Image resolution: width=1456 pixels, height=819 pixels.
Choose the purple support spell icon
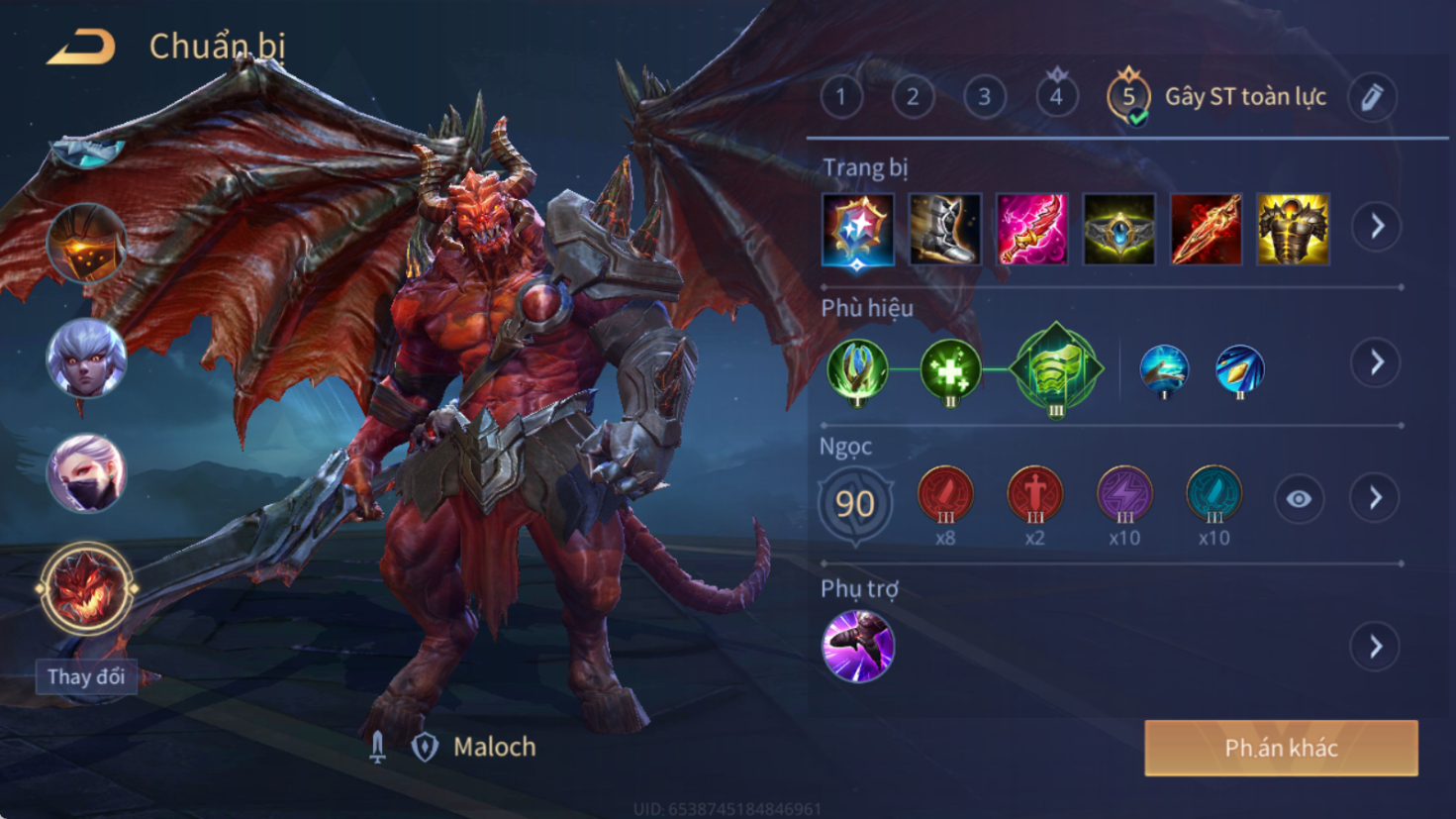(x=858, y=647)
